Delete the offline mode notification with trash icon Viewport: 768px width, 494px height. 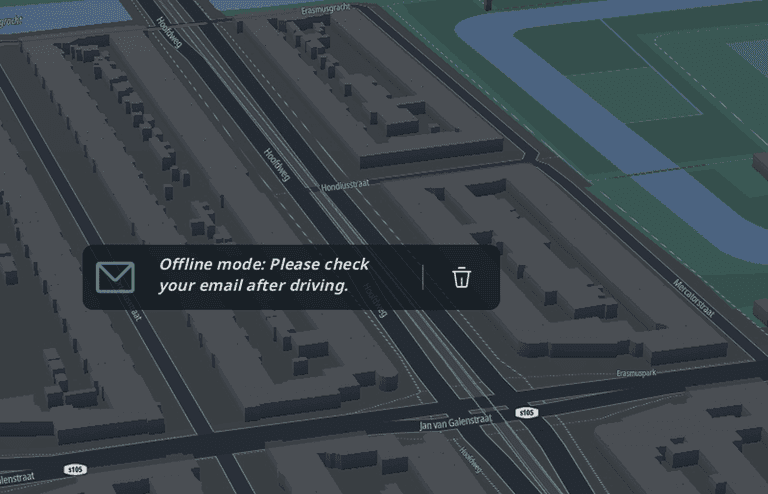point(461,277)
